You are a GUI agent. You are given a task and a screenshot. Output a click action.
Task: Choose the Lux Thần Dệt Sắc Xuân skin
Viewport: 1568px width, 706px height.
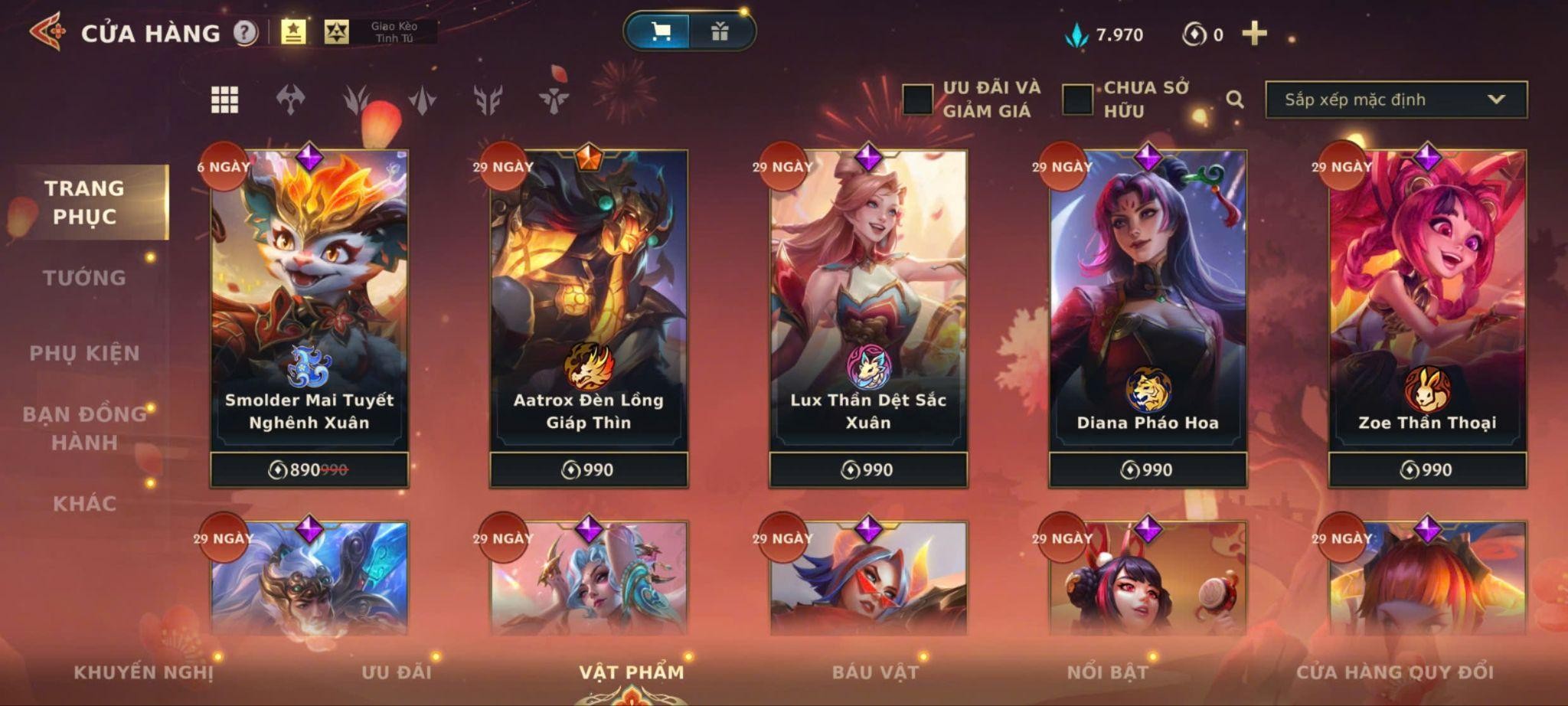(x=868, y=306)
